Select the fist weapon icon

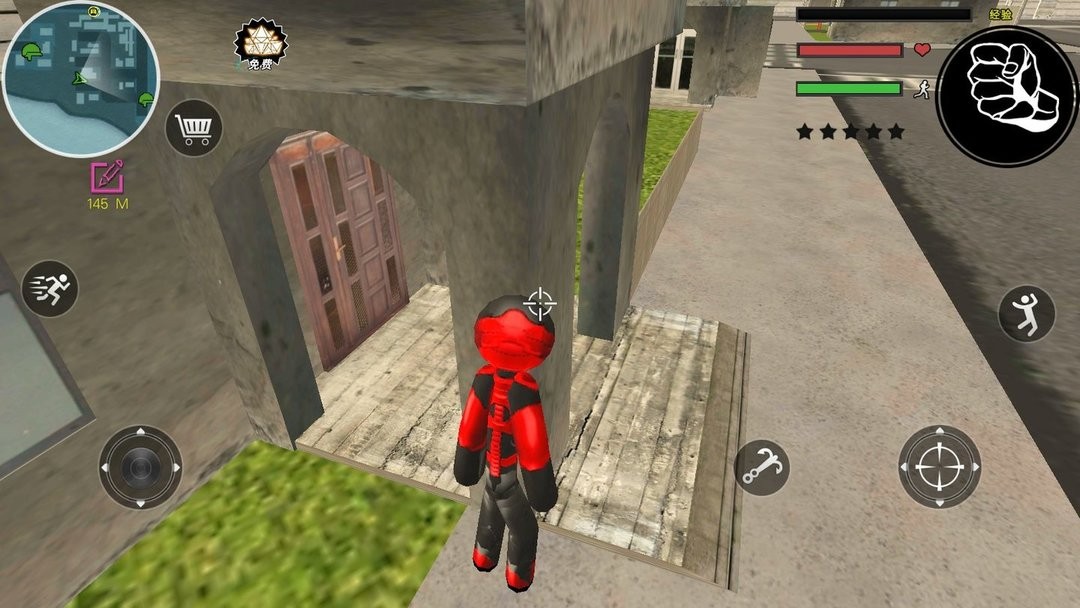(x=1007, y=96)
